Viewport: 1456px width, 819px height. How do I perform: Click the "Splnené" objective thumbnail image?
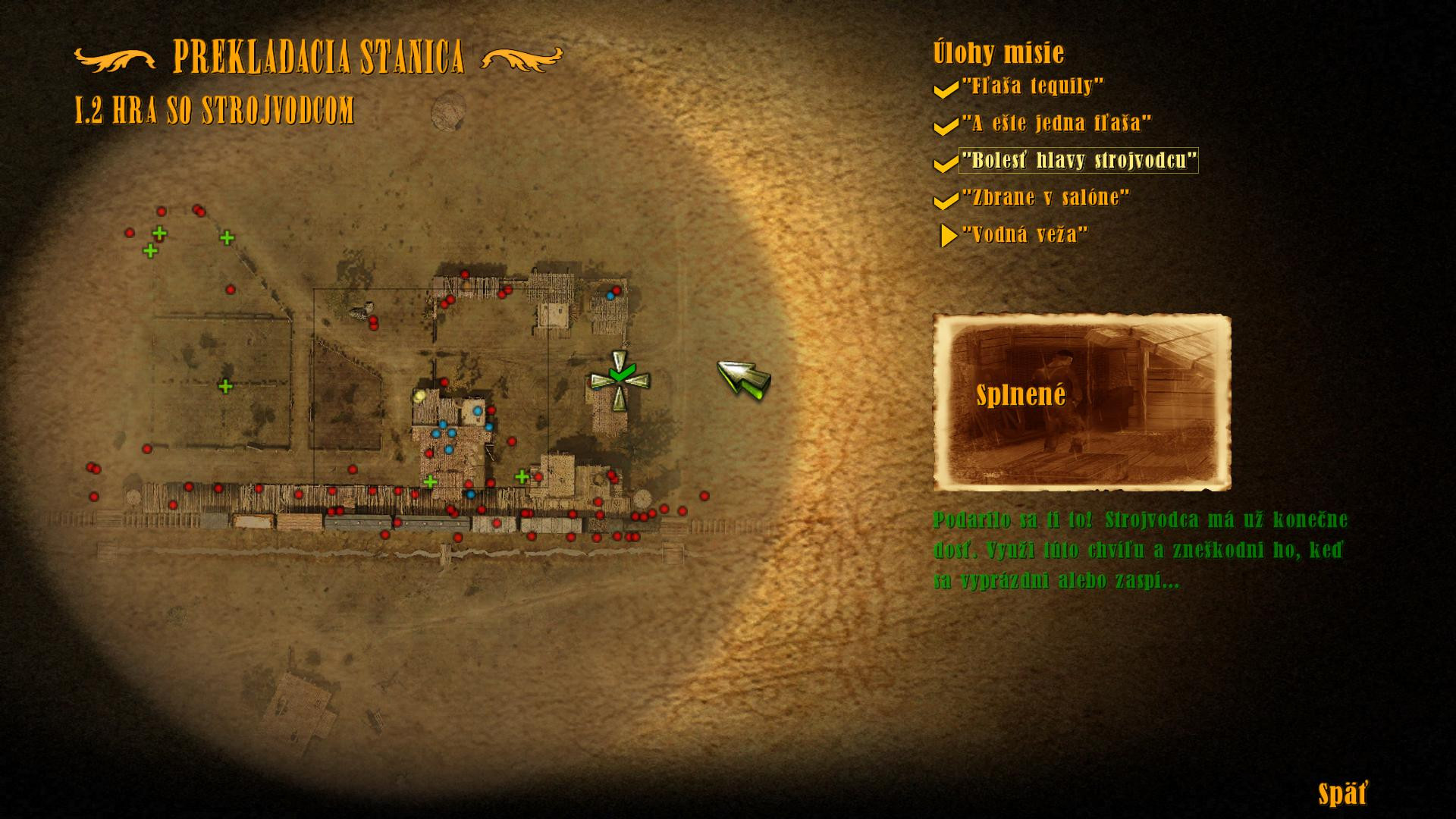(x=1081, y=402)
